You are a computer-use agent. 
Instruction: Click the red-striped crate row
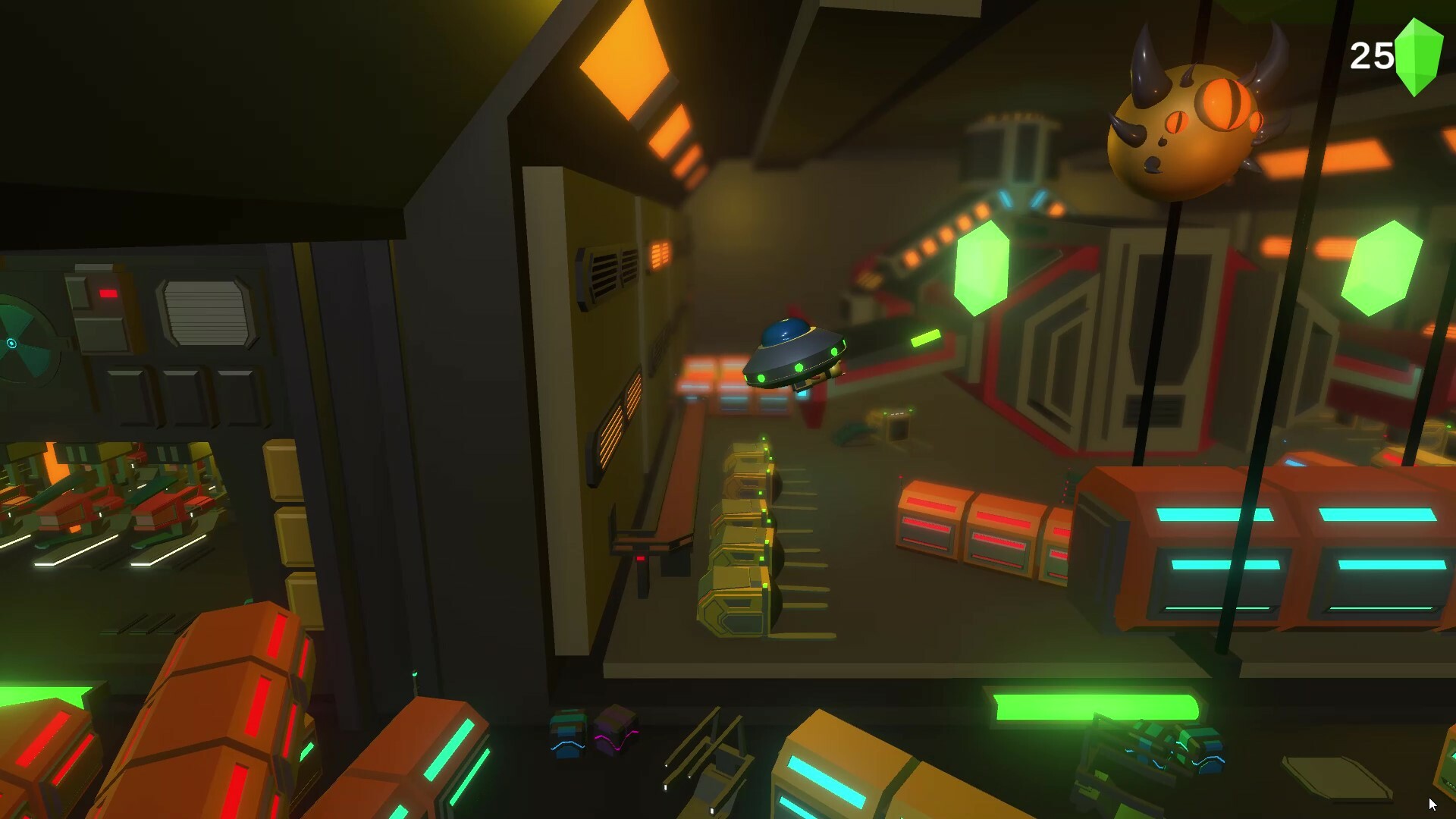pos(978,531)
